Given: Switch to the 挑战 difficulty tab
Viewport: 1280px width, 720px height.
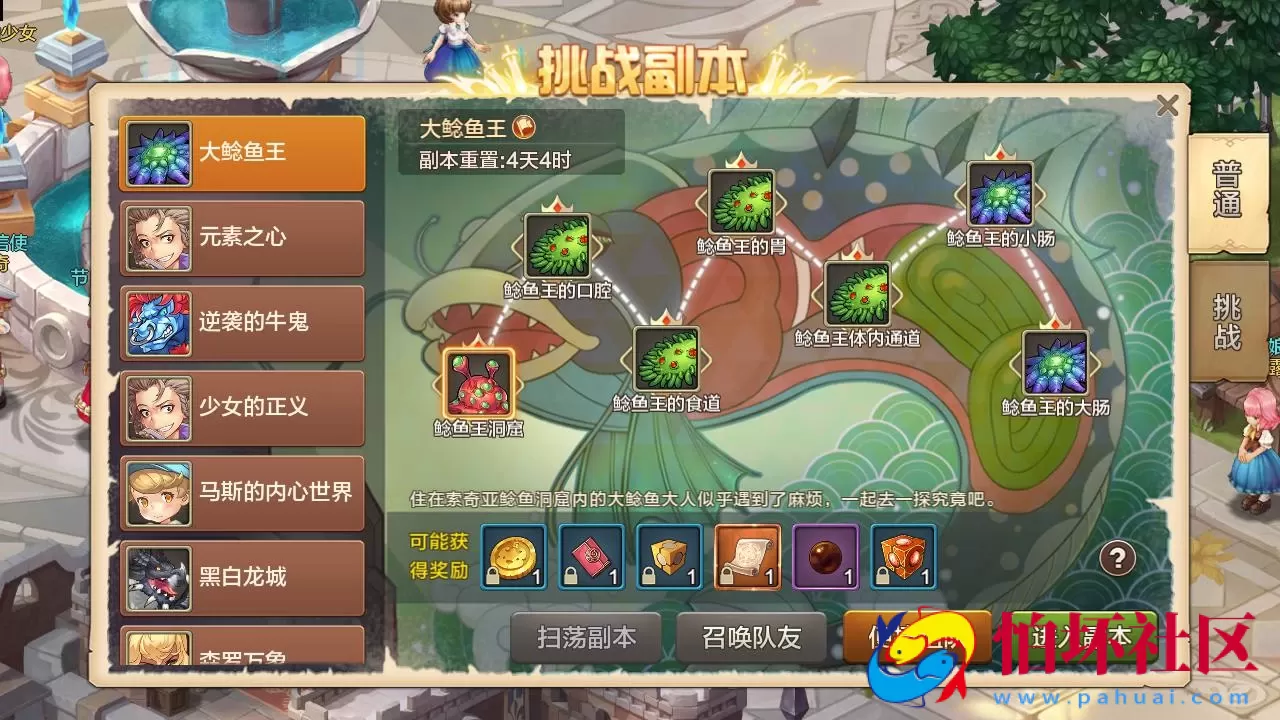Looking at the screenshot, I should point(1227,320).
